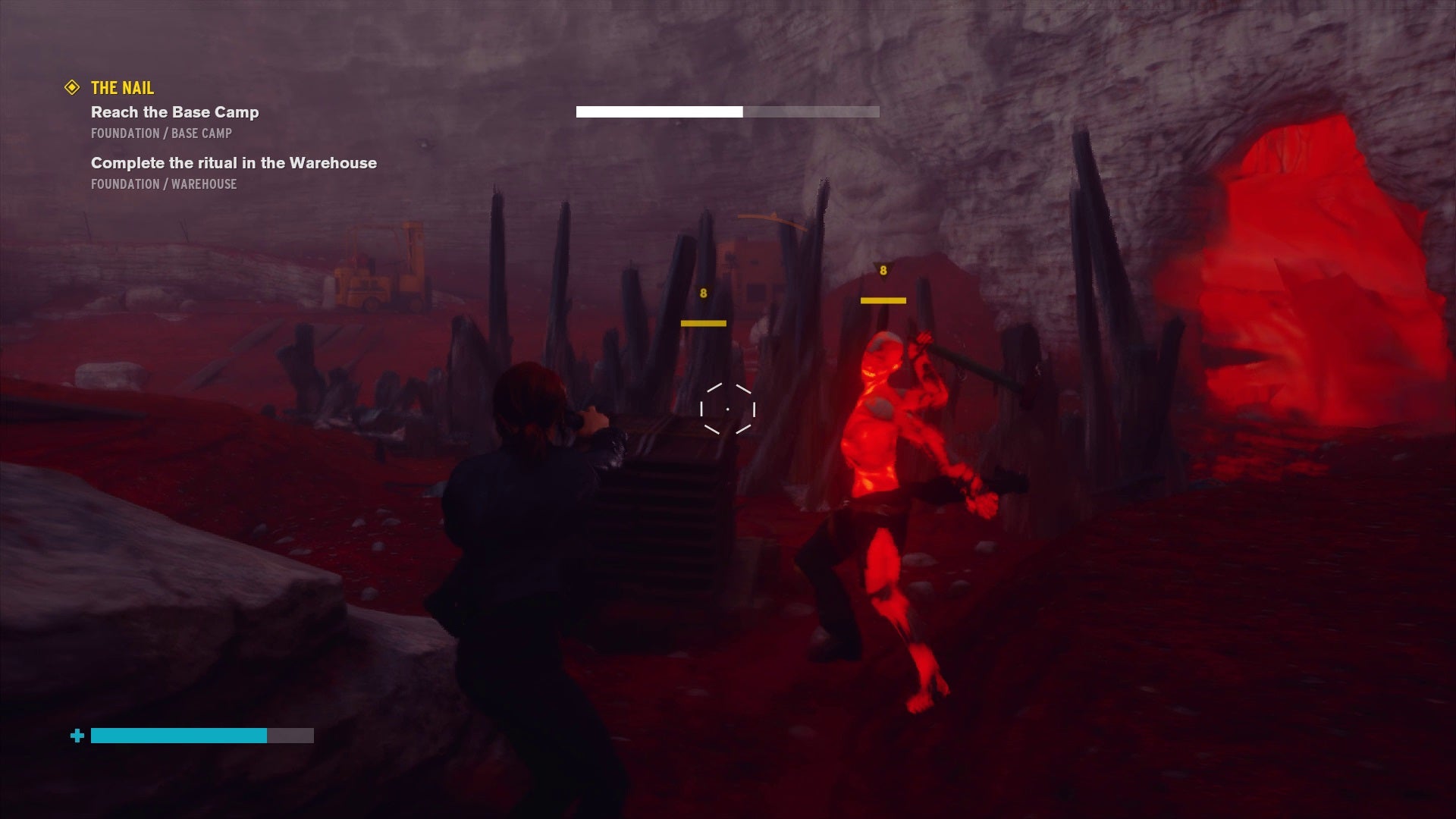Screen dimensions: 1456x819
Task: Expand THE NAIL mission heading
Action: click(x=121, y=87)
